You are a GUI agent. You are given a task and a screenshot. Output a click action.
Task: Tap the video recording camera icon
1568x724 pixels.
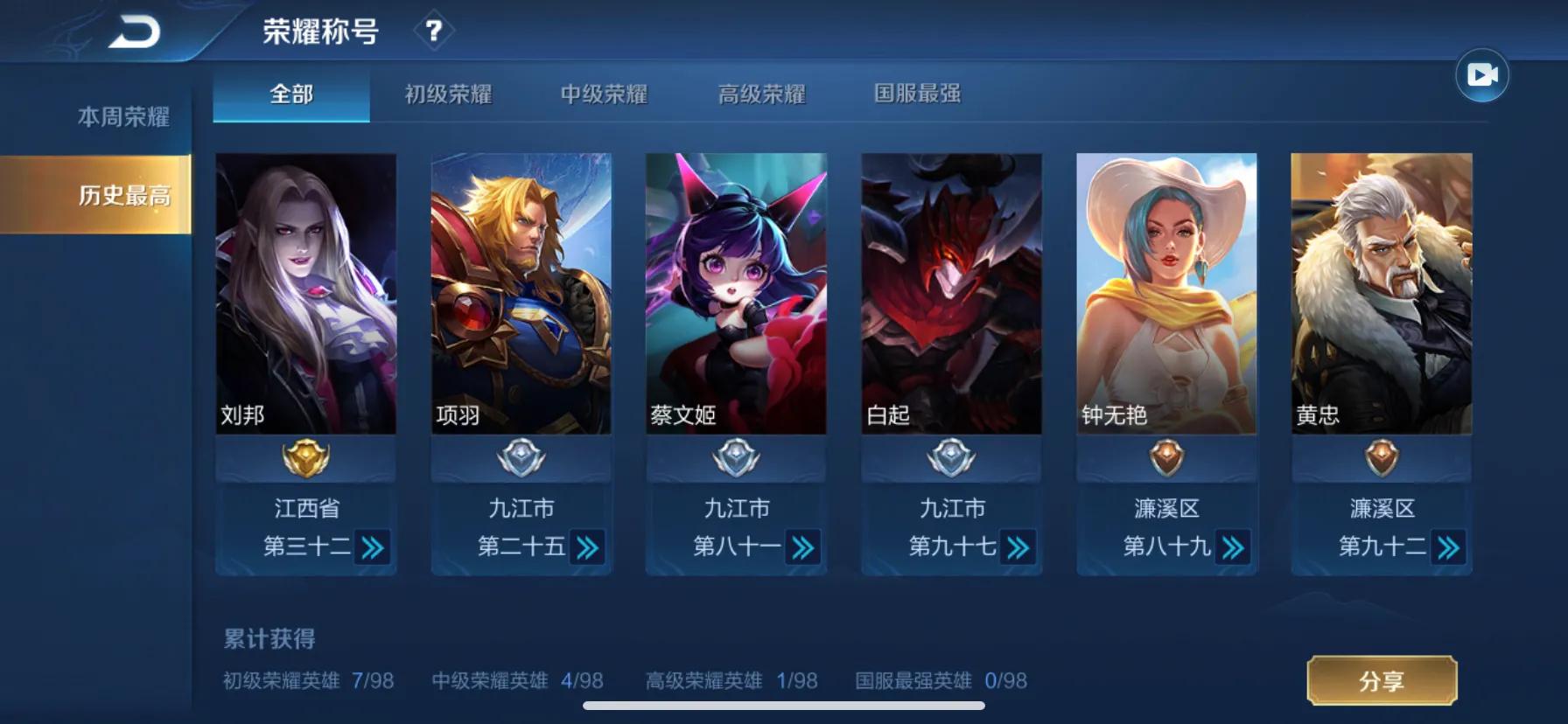click(x=1481, y=75)
